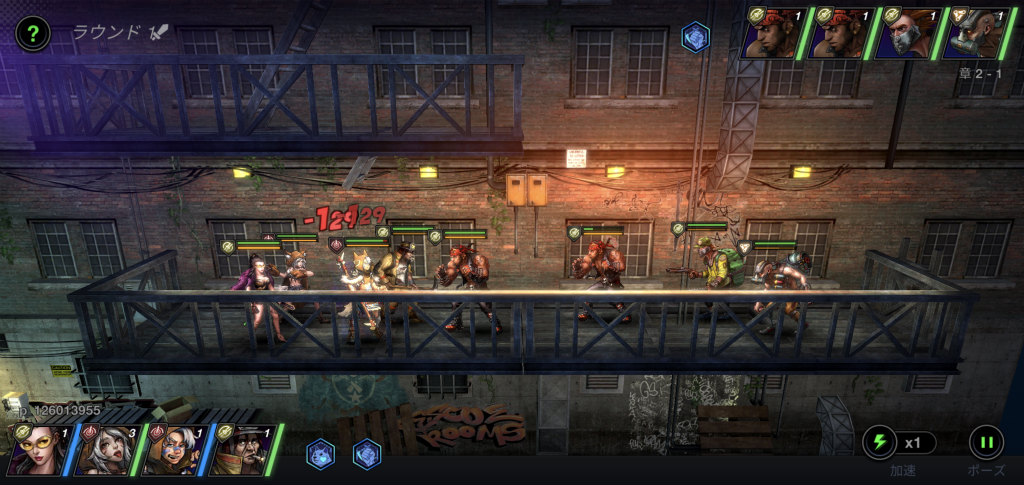This screenshot has width=1024, height=485.
Task: Select the cigar-smoking hat man portrait
Action: pos(240,449)
